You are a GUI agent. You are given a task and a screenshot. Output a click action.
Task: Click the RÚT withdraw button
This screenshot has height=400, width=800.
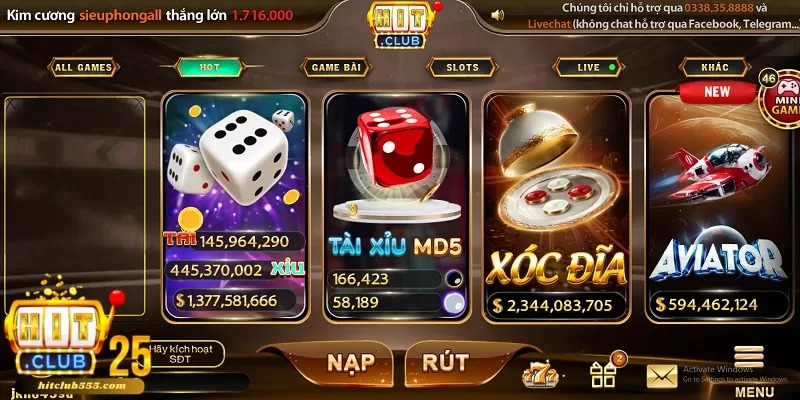pyautogui.click(x=444, y=363)
